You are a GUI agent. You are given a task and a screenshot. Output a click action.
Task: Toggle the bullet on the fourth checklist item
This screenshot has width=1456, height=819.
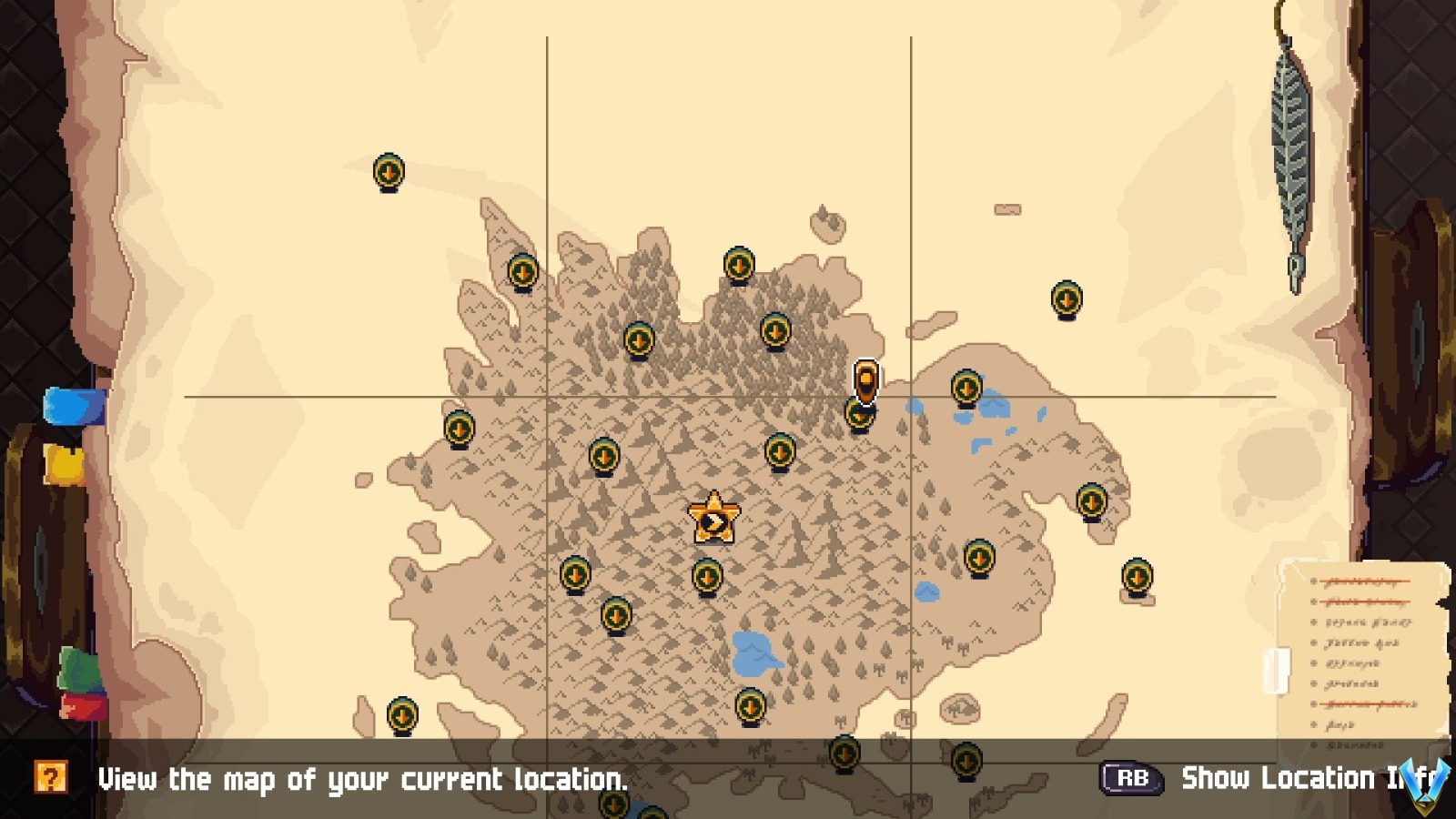(1313, 642)
